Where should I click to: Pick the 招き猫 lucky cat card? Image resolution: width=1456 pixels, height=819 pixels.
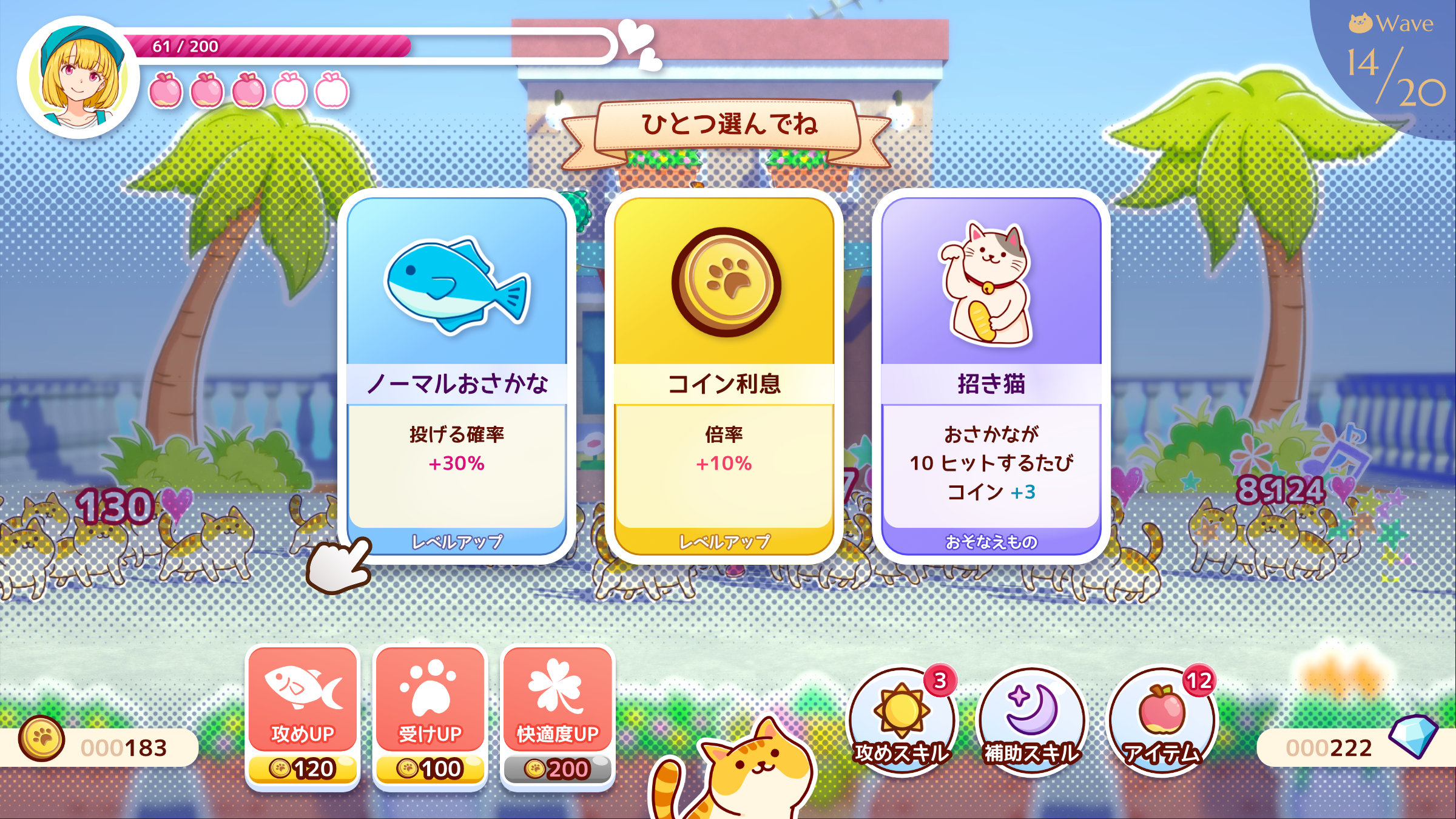coord(991,376)
